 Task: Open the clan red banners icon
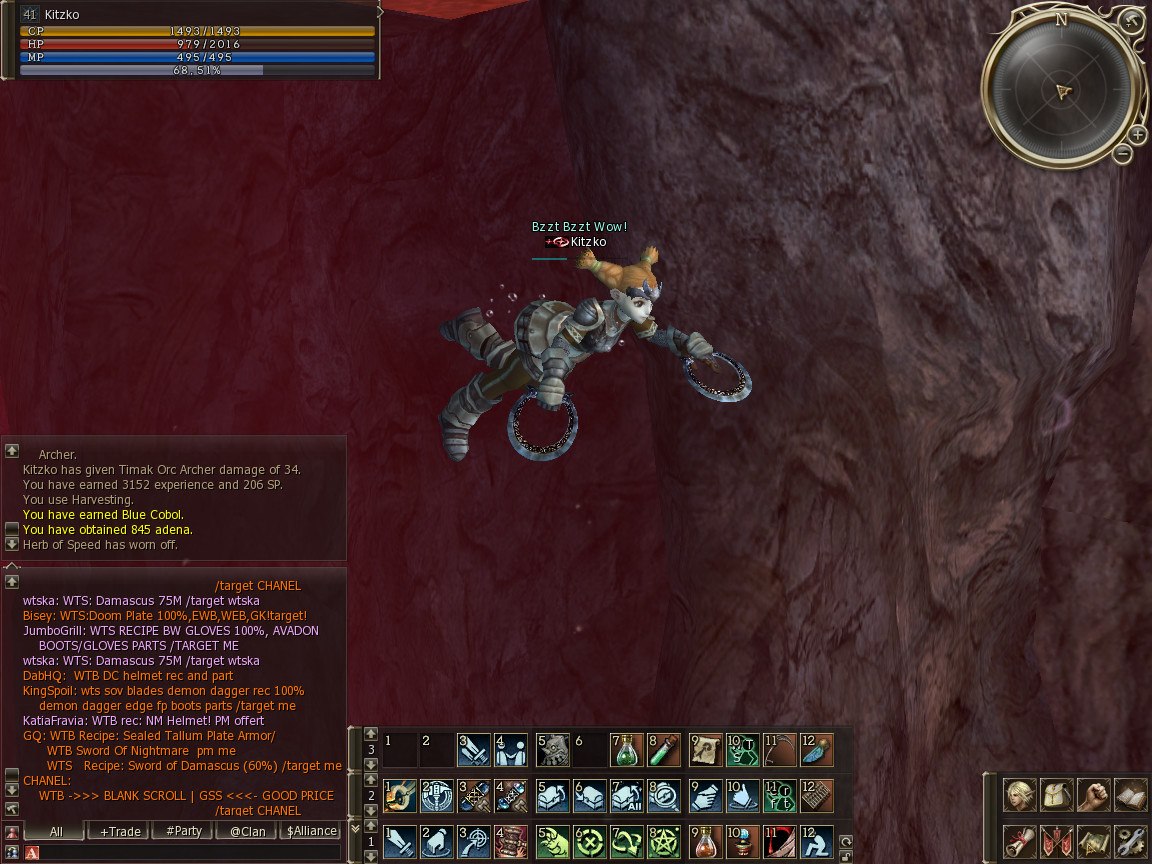[1057, 841]
